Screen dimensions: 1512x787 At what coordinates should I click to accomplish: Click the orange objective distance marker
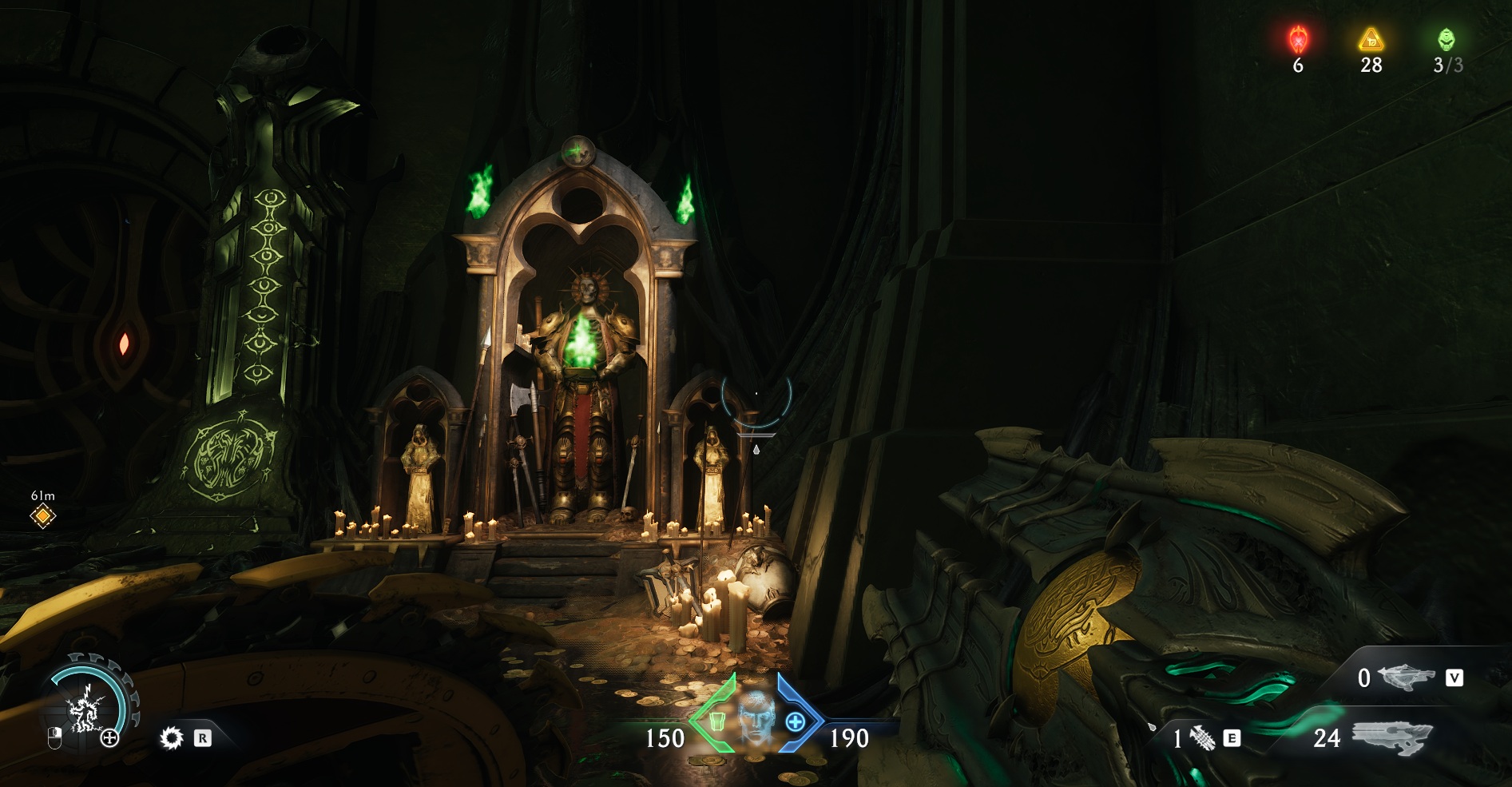(x=43, y=516)
